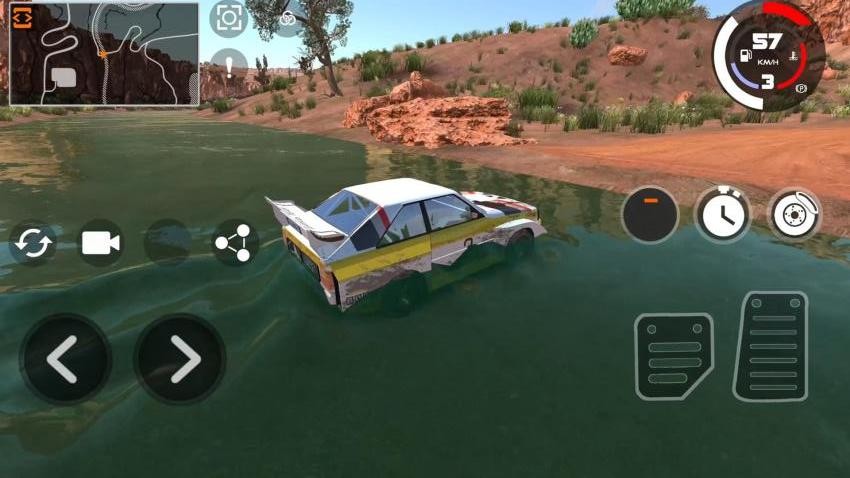The width and height of the screenshot is (850, 478).
Task: Tap the three-node share icon
Action: pyautogui.click(x=236, y=242)
